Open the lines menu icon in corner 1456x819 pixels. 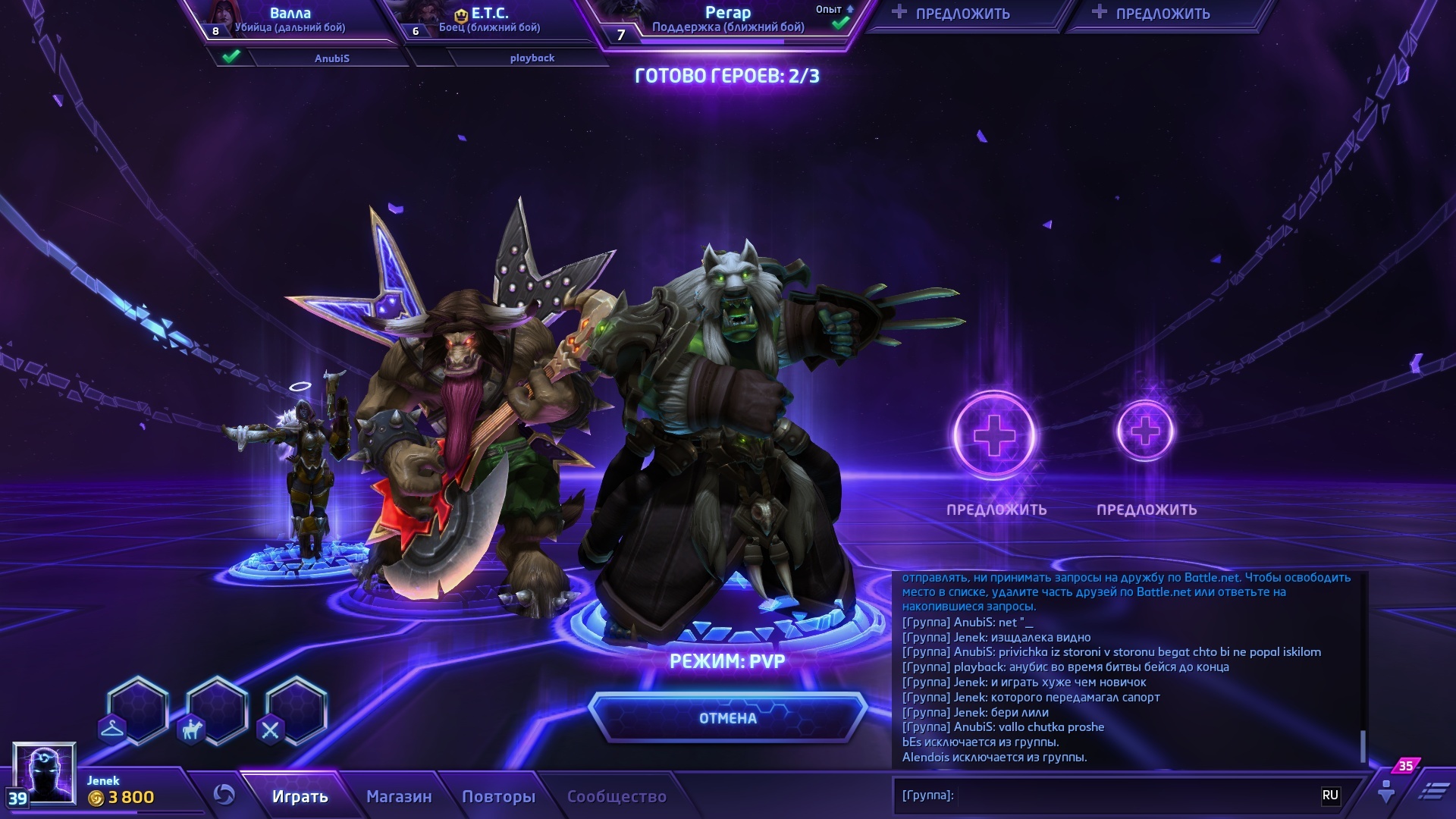pos(1432,791)
